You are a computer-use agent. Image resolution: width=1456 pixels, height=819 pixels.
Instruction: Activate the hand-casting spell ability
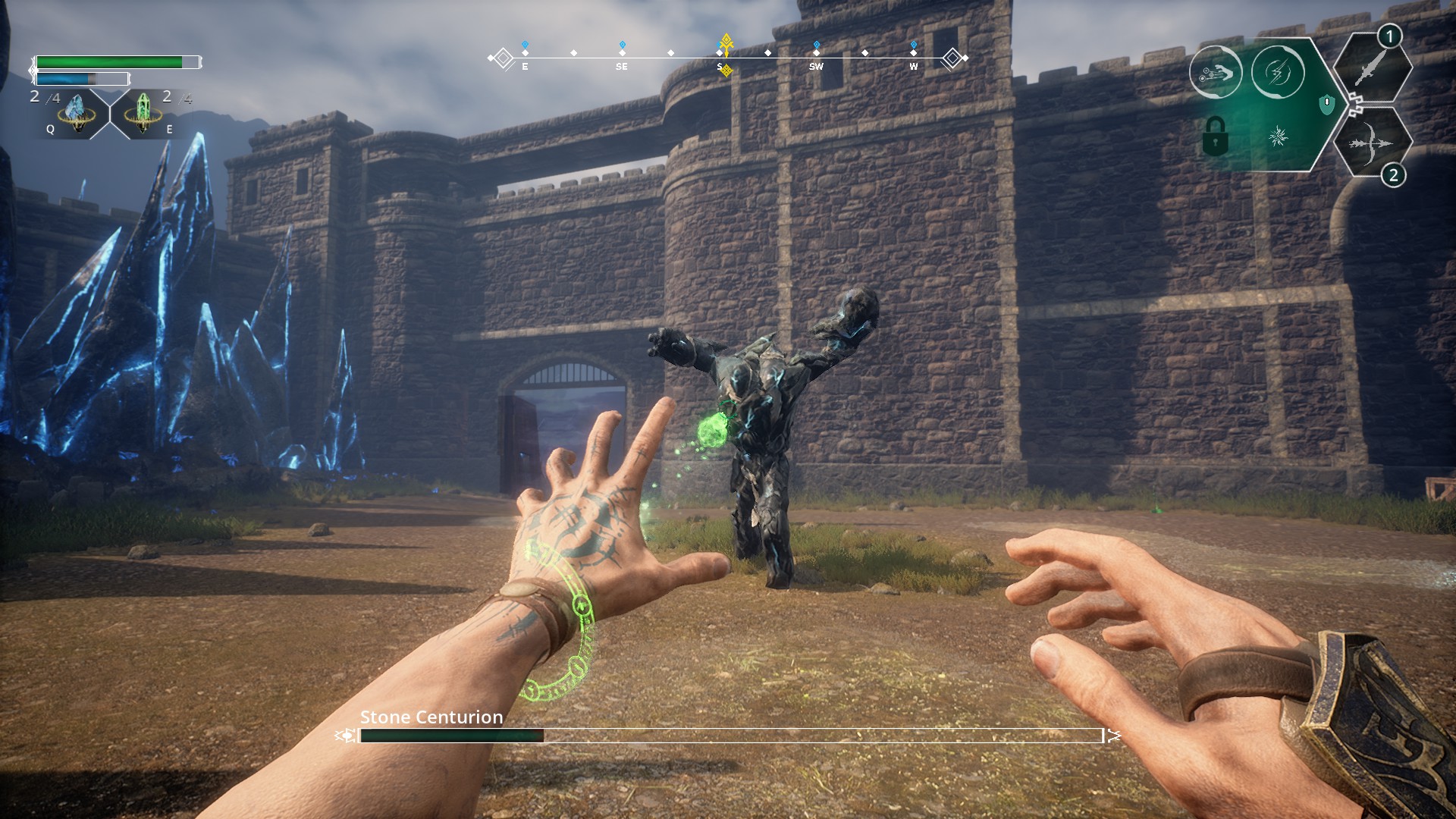pyautogui.click(x=1215, y=73)
